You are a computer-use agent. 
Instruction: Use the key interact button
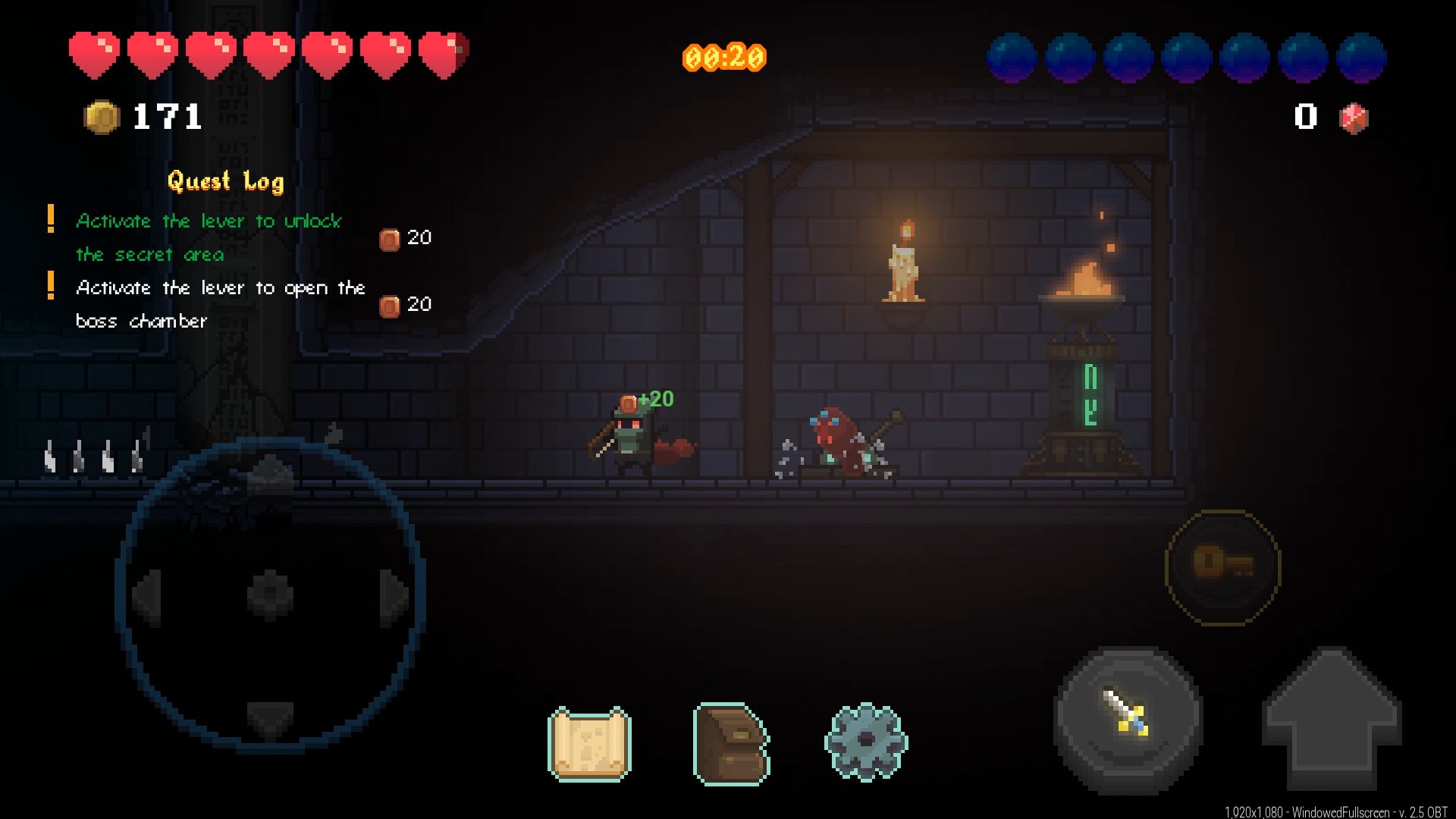point(1222,566)
